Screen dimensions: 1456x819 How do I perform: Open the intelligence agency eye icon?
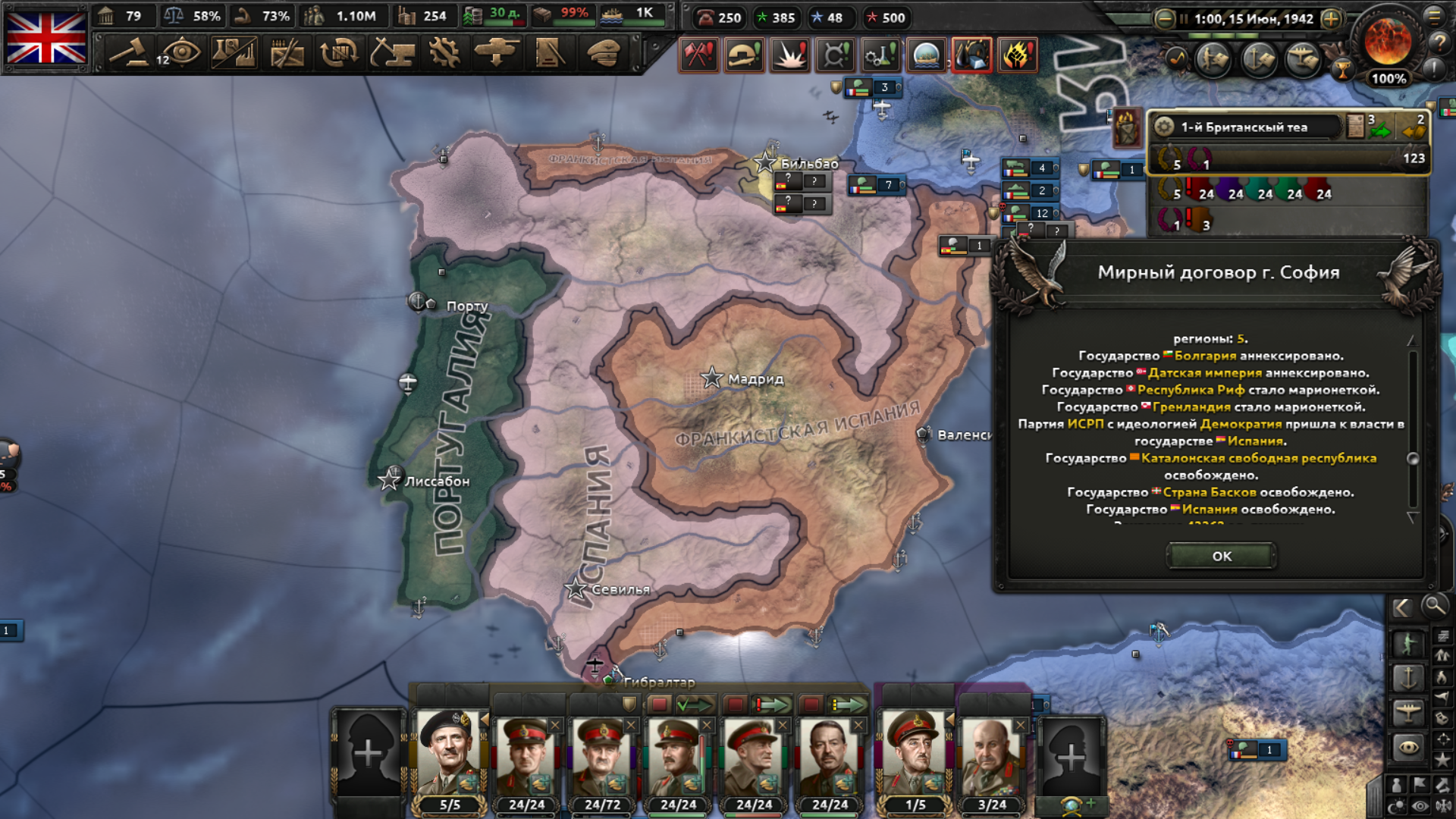click(x=180, y=53)
